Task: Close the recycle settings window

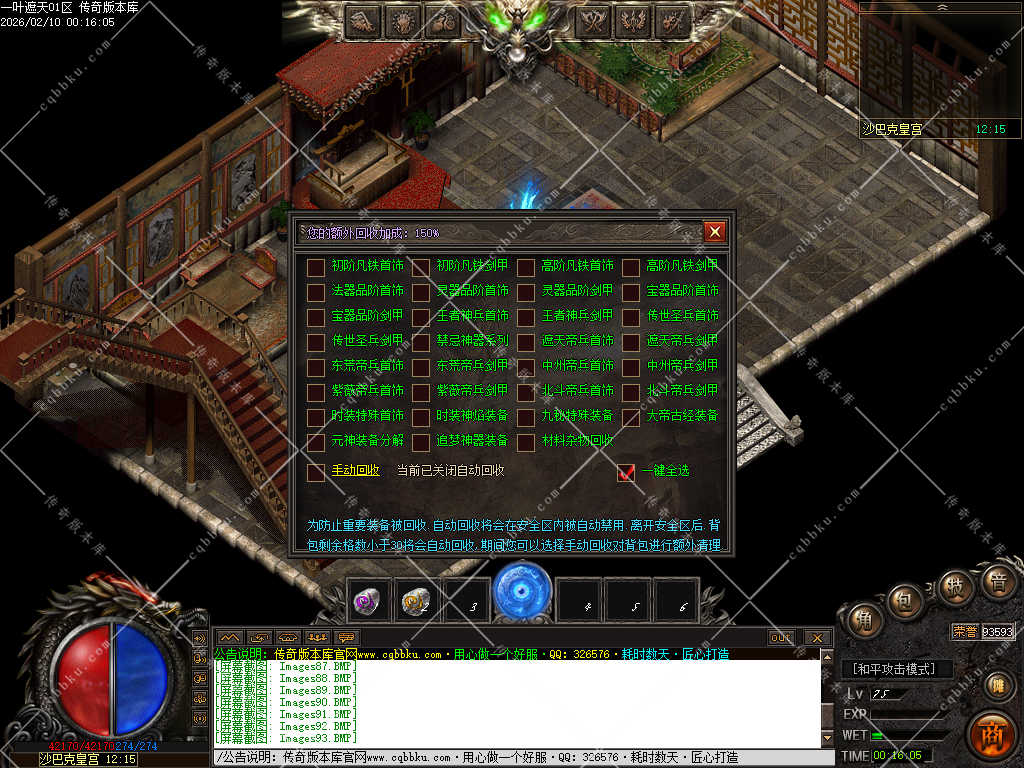Action: click(714, 232)
